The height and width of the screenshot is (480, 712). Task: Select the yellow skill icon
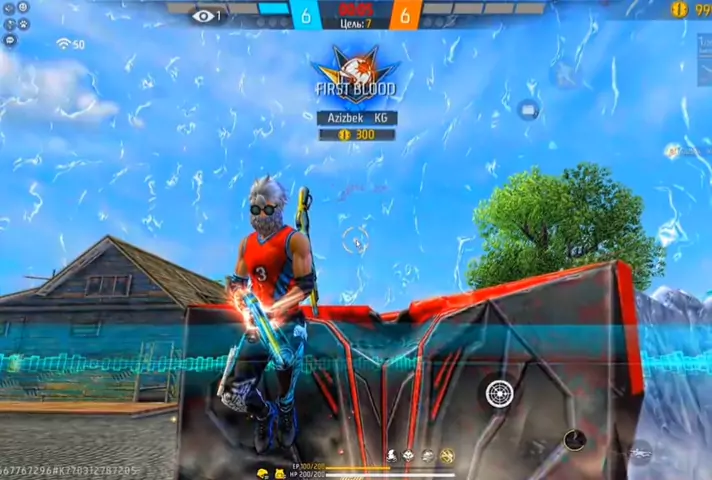(x=447, y=455)
